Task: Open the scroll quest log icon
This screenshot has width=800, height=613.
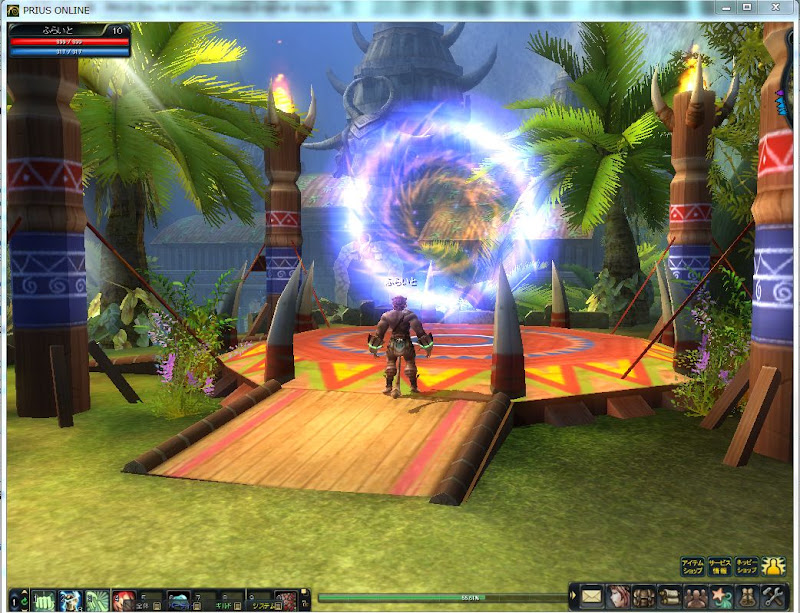Action: pos(670,598)
